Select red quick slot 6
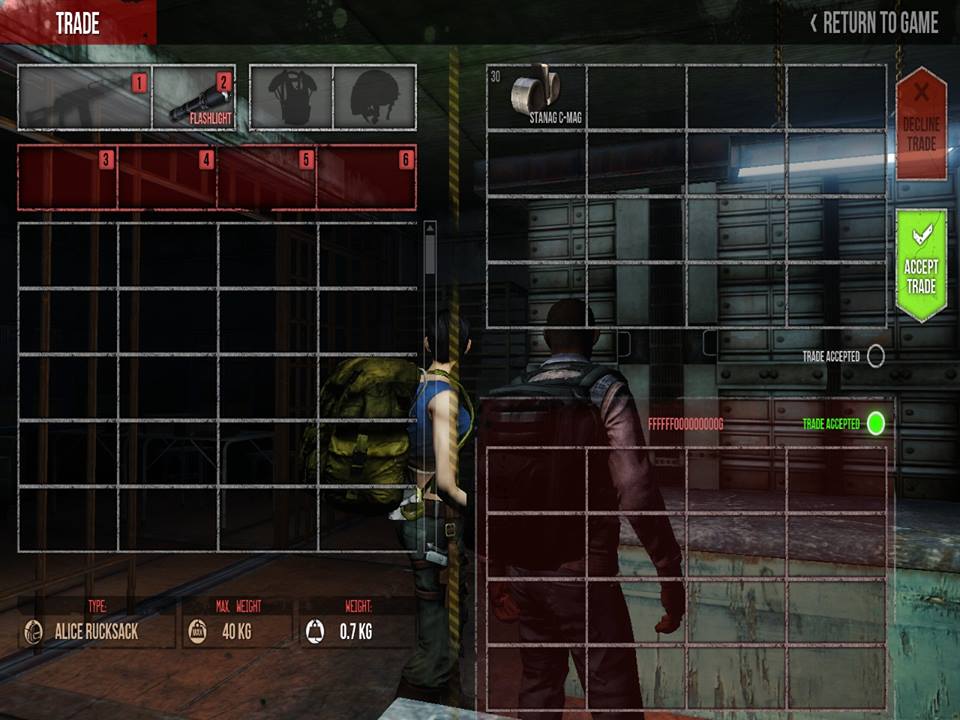The image size is (960, 720). pos(367,177)
